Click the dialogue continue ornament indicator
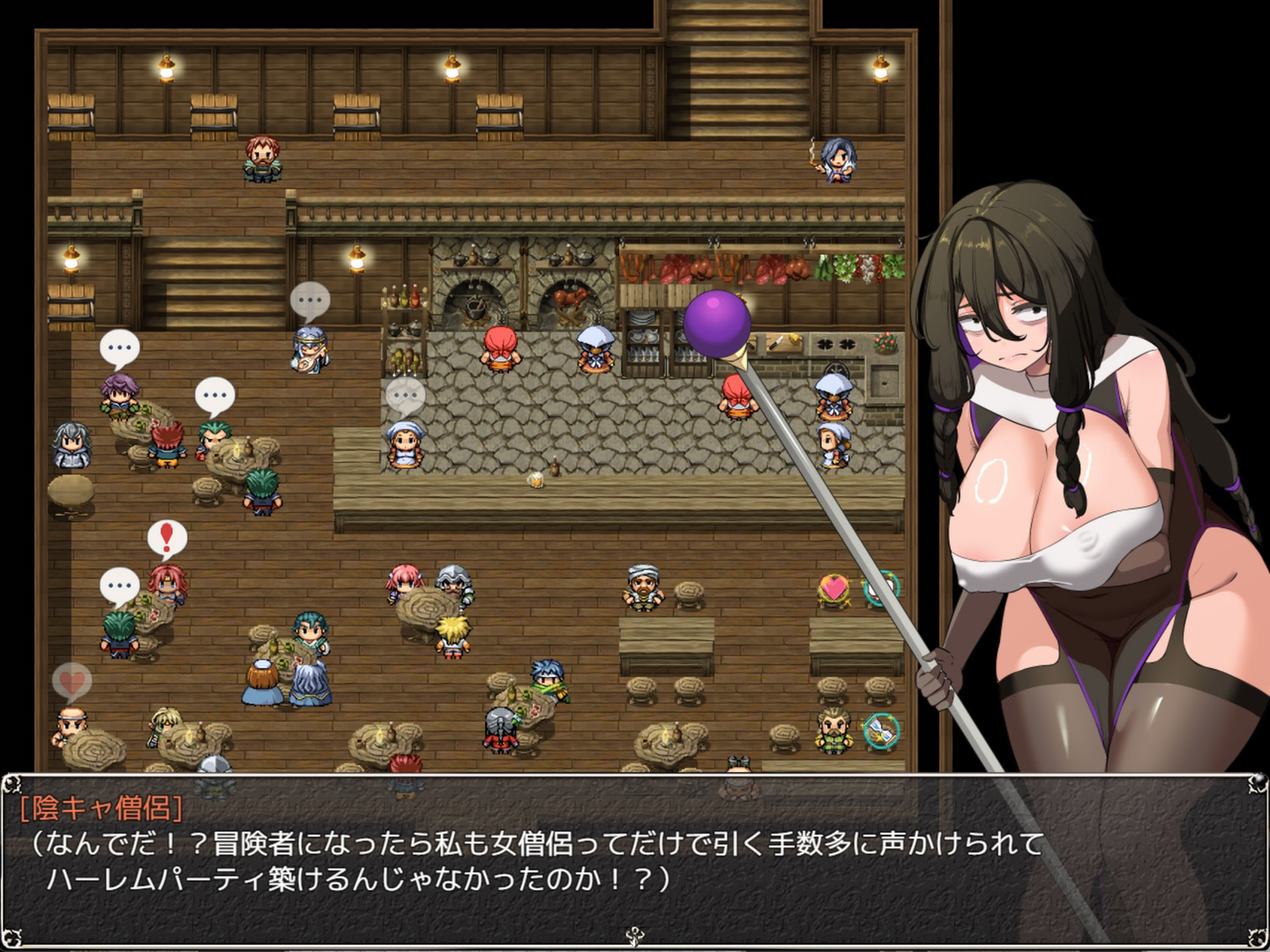Screen dimensions: 1270x952 (x=634, y=937)
